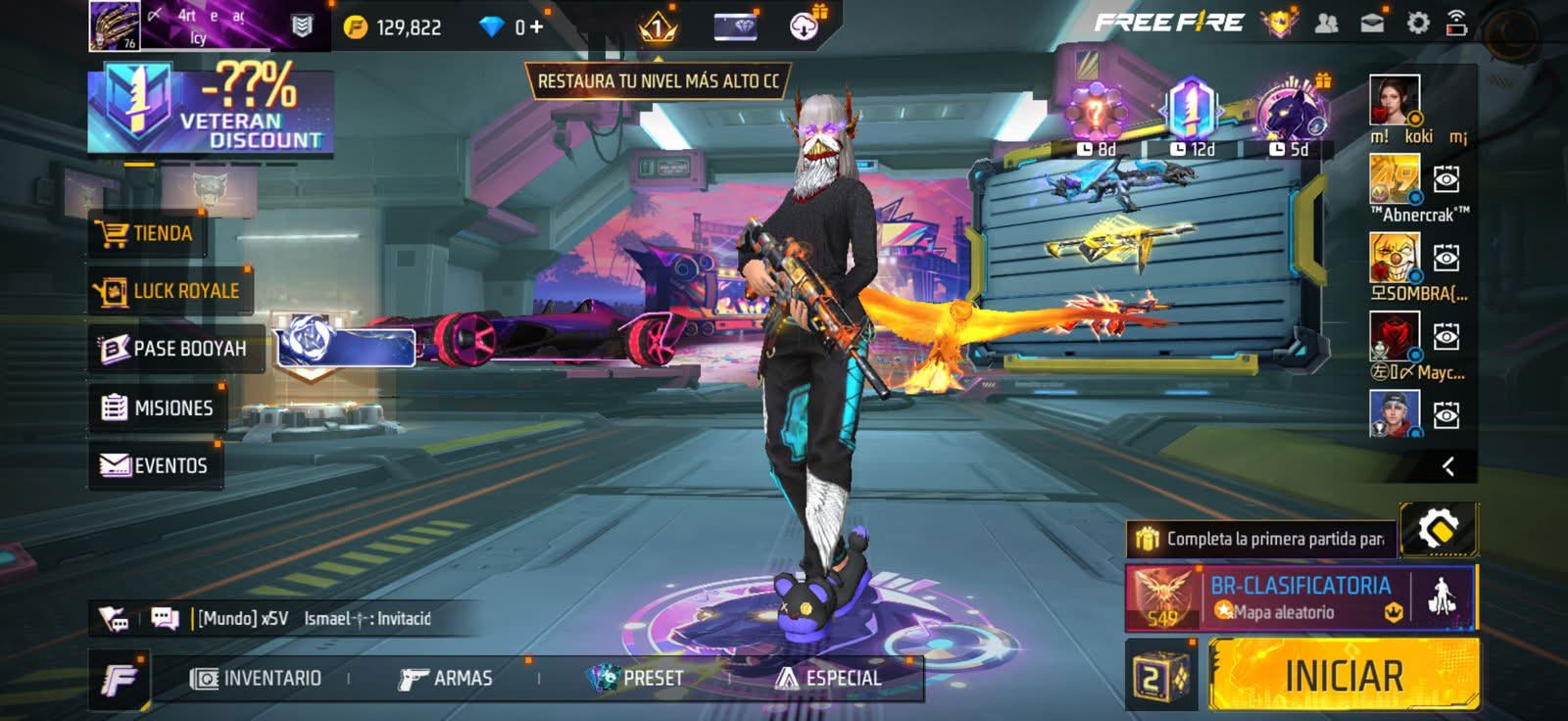Open the Preset section
This screenshot has width=1568, height=721.
coord(635,678)
